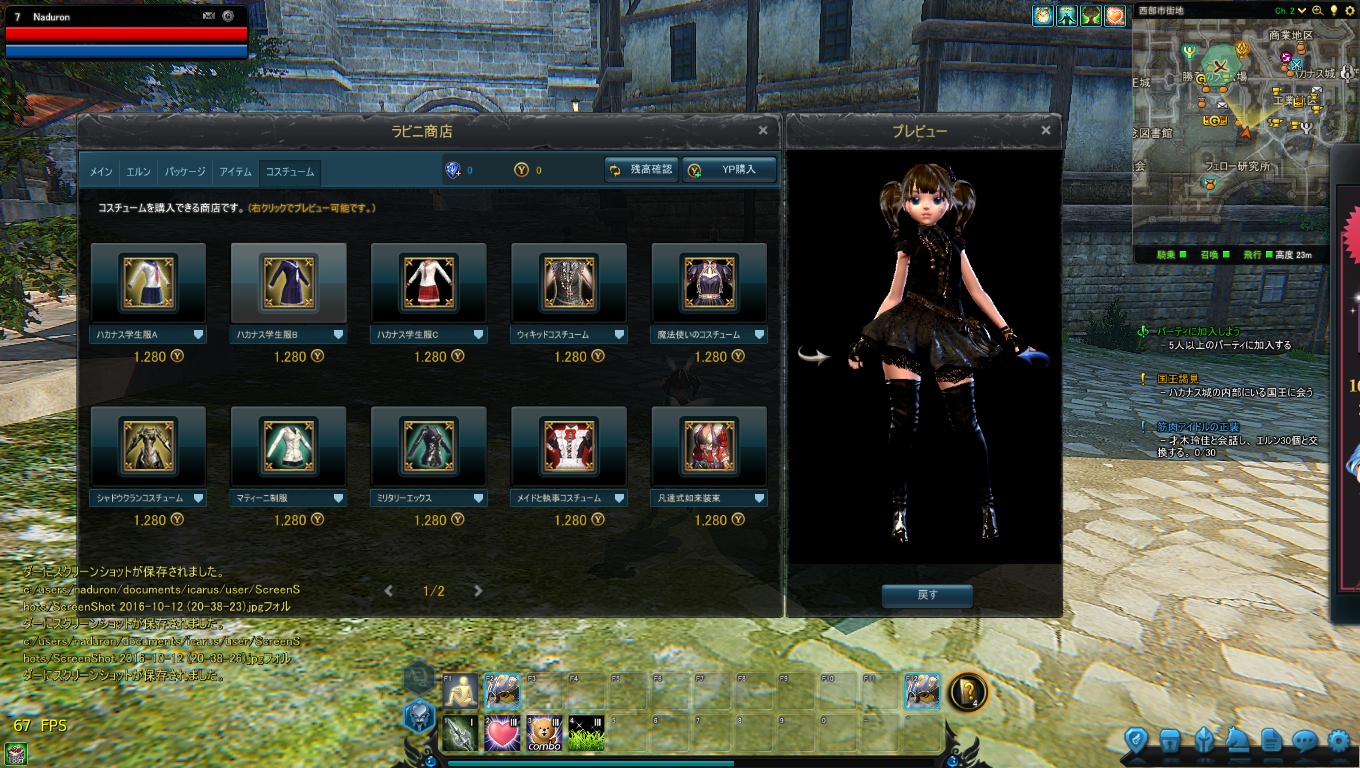Select the ミリタリーエックス costume

point(428,446)
